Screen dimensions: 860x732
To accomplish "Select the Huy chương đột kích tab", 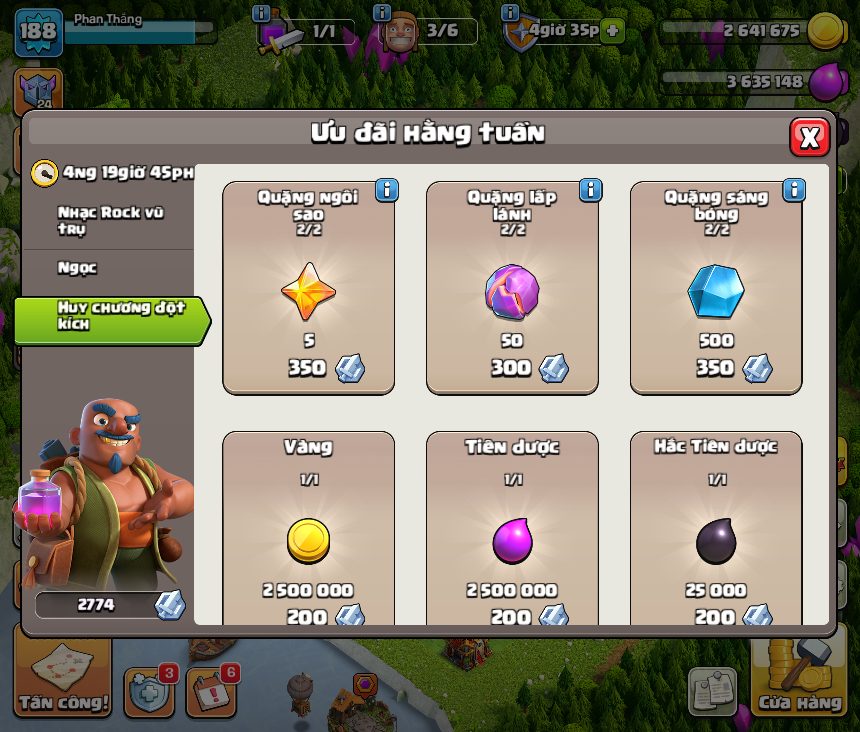I will (x=110, y=316).
